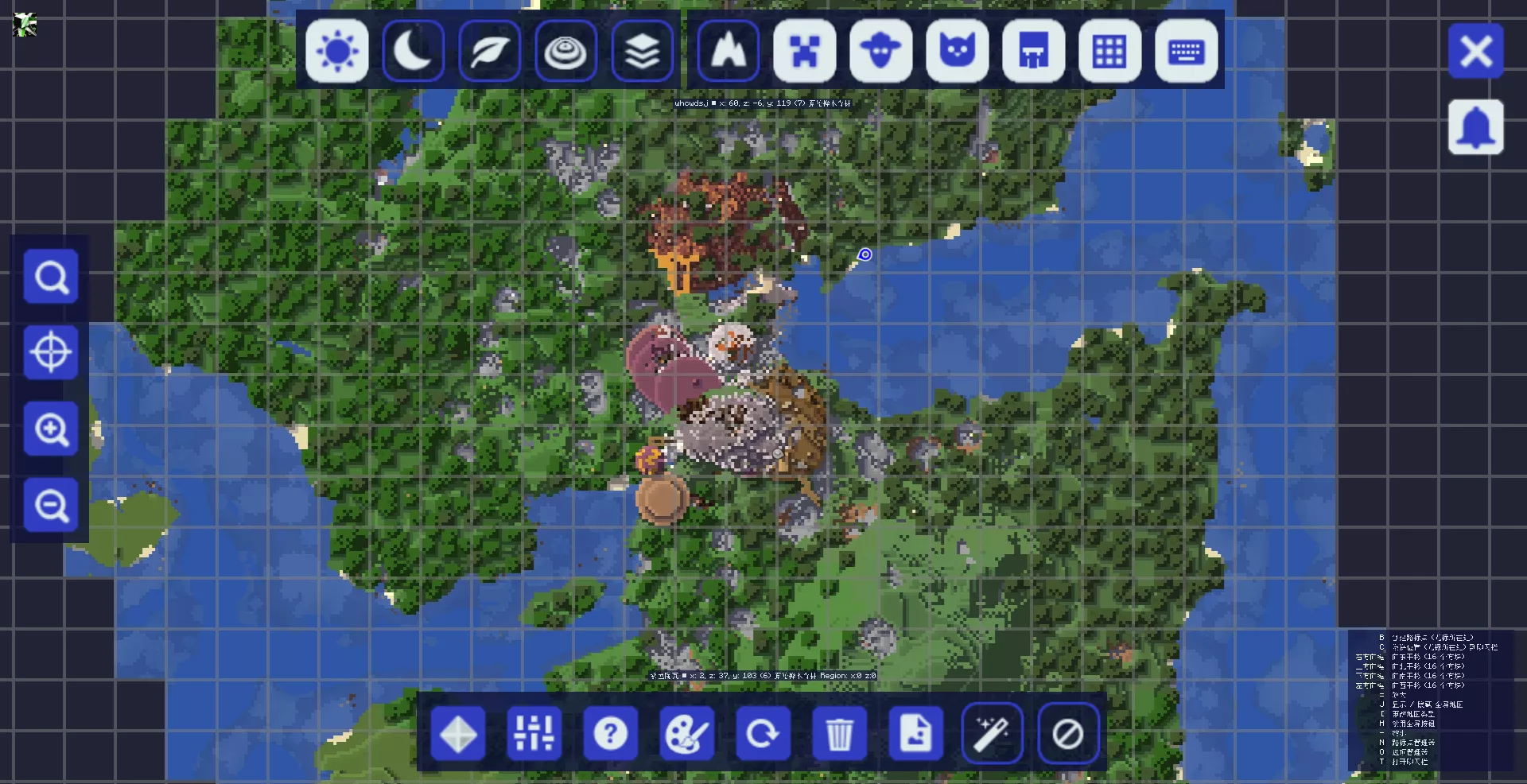1527x784 pixels.
Task: Open the bell notifications button
Action: pos(1476,127)
